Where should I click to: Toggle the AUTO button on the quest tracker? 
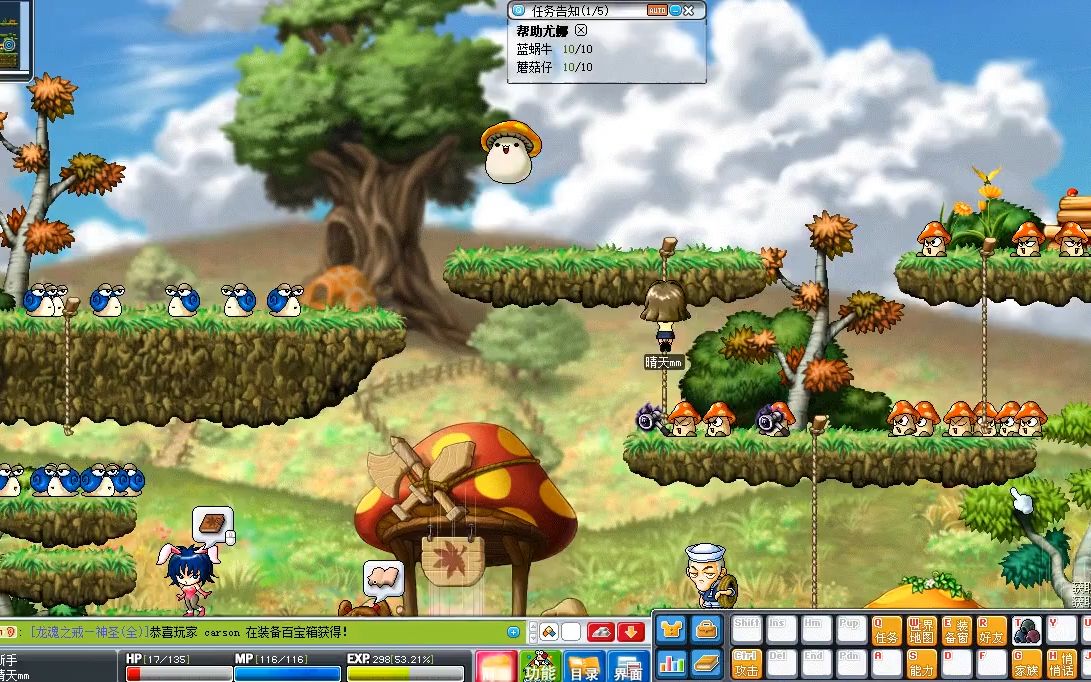(x=657, y=10)
